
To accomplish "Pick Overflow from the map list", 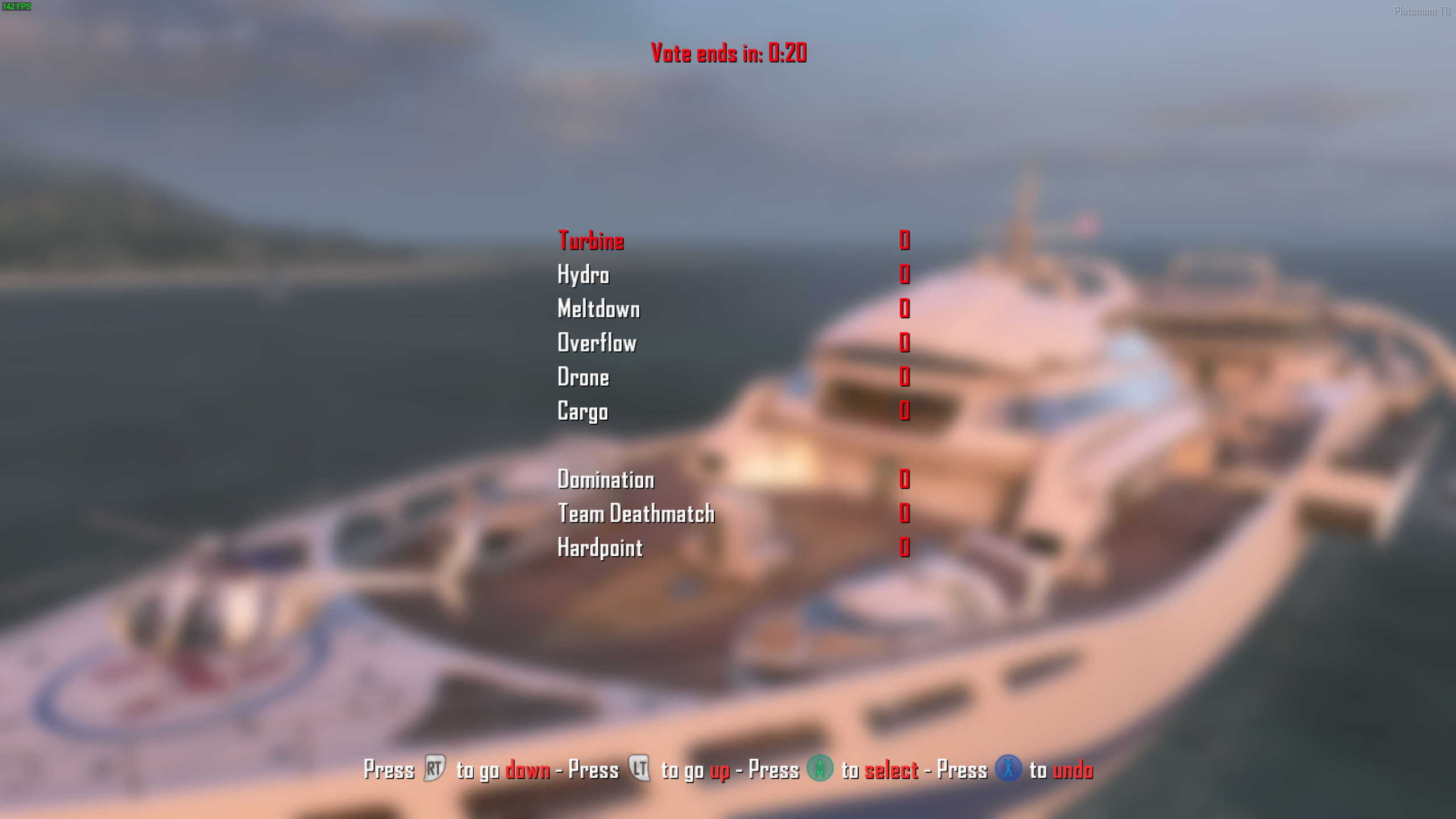I will 597,344.
